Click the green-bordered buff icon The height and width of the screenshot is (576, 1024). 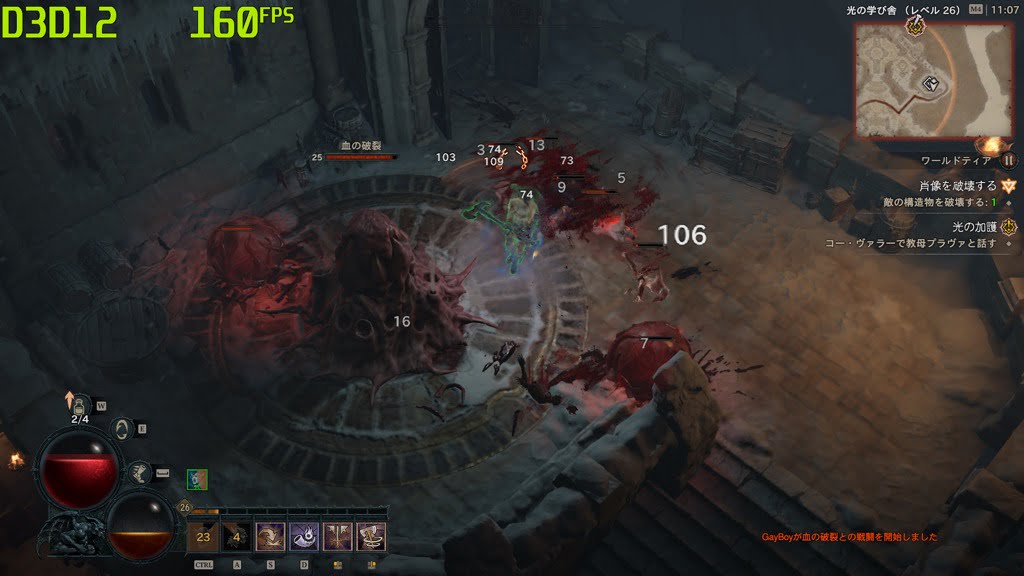(197, 480)
